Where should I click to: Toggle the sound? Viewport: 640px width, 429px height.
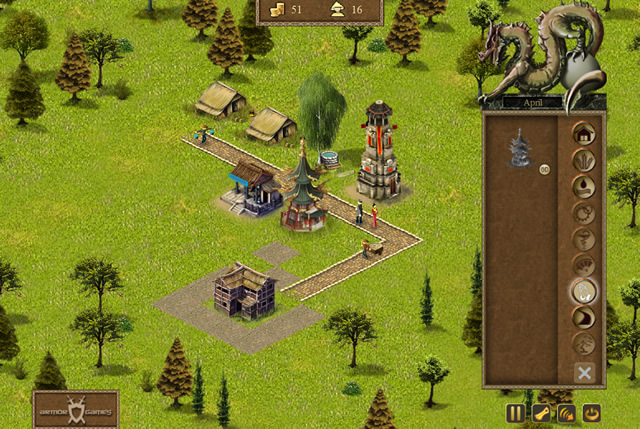[x=566, y=411]
